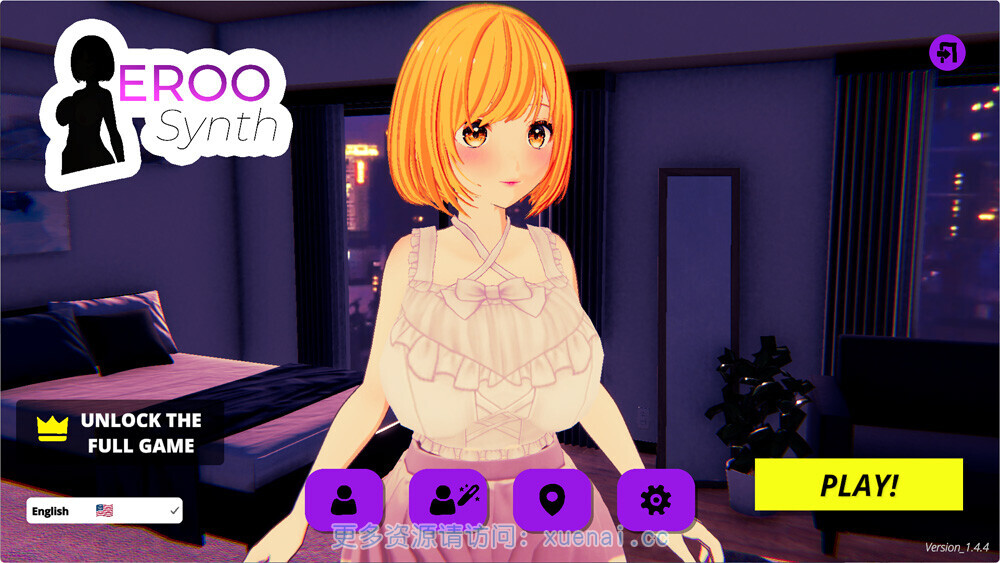
Task: Start the game with the PLAY! button
Action: coord(858,485)
